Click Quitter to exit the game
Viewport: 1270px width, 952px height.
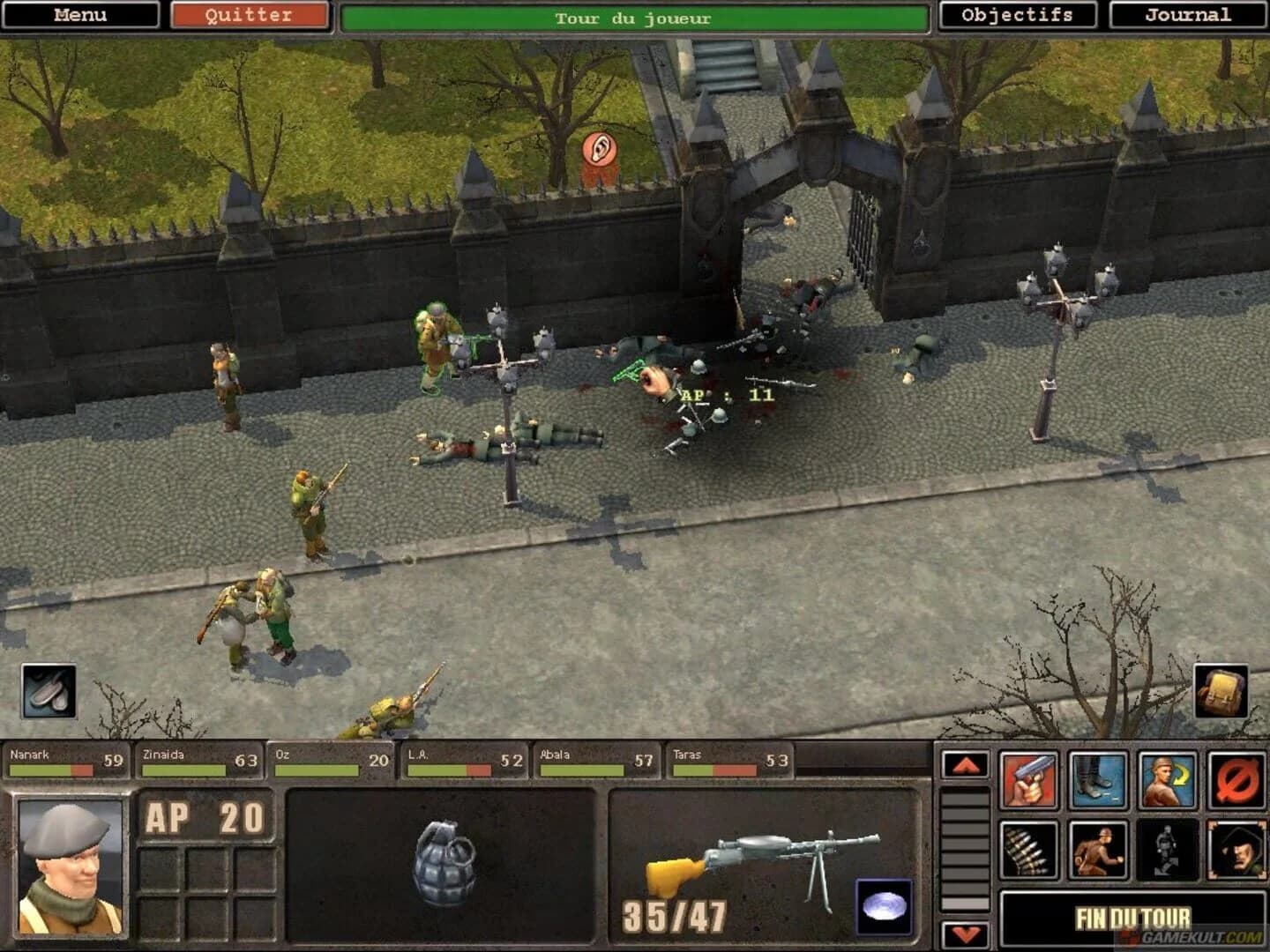(x=250, y=14)
